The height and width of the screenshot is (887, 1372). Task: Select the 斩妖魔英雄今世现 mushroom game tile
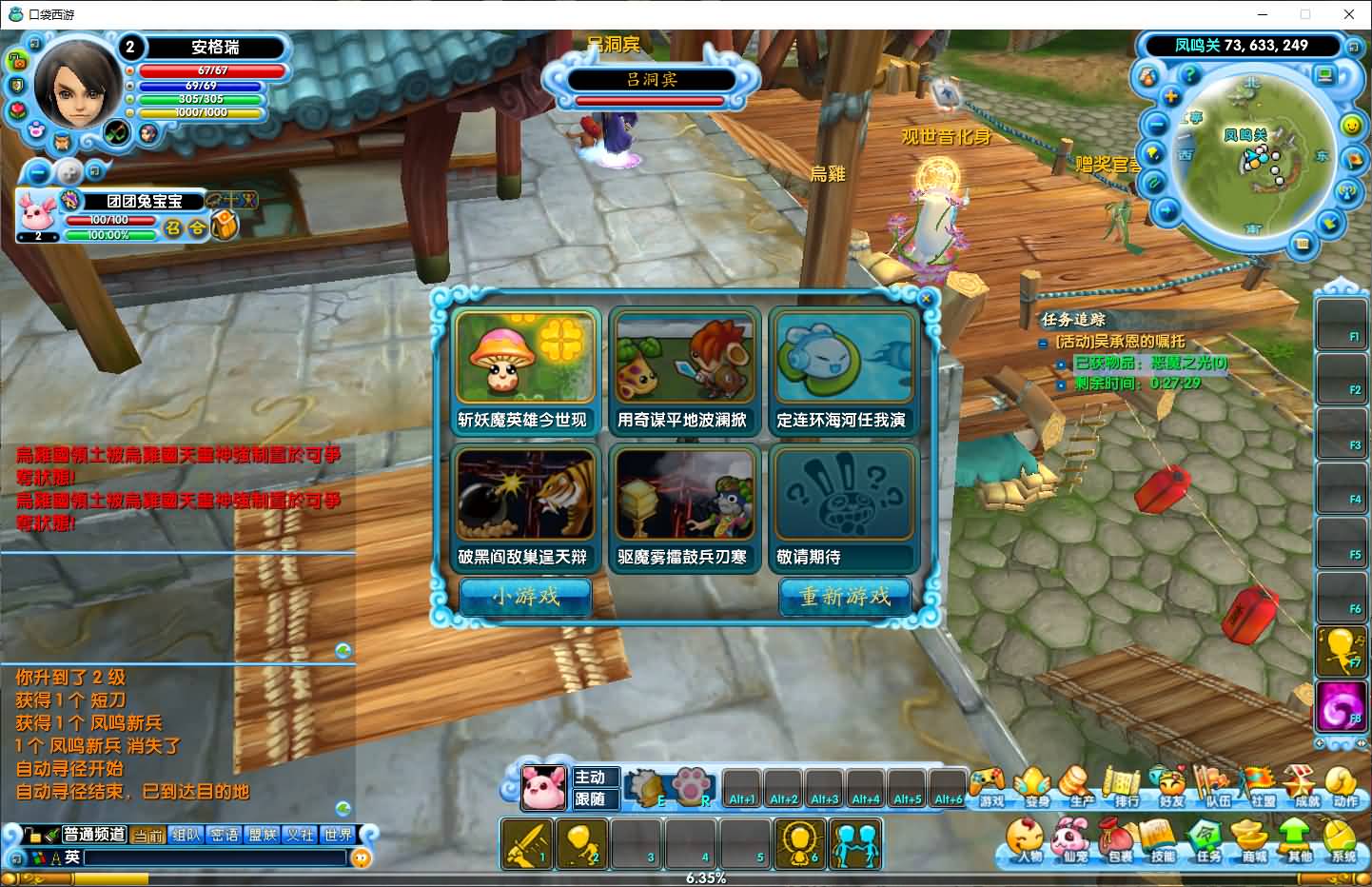tap(524, 370)
